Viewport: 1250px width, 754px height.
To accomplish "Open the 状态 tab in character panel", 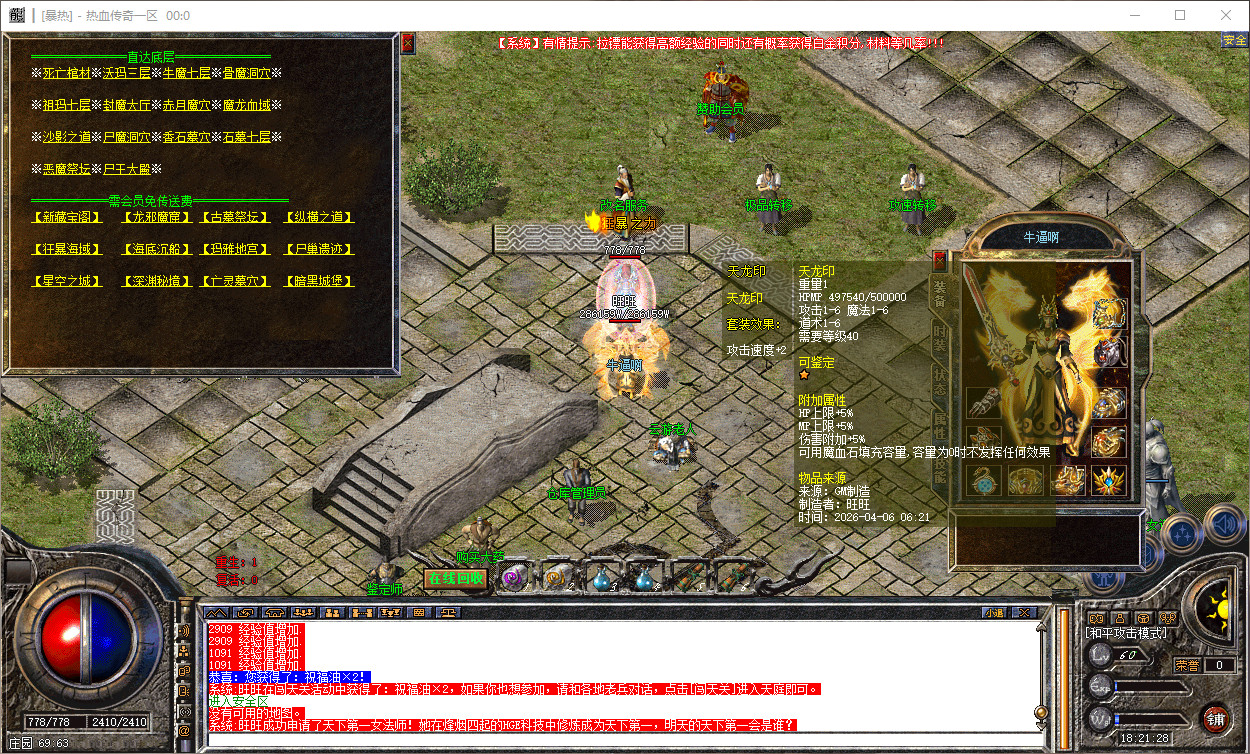I will (x=940, y=380).
